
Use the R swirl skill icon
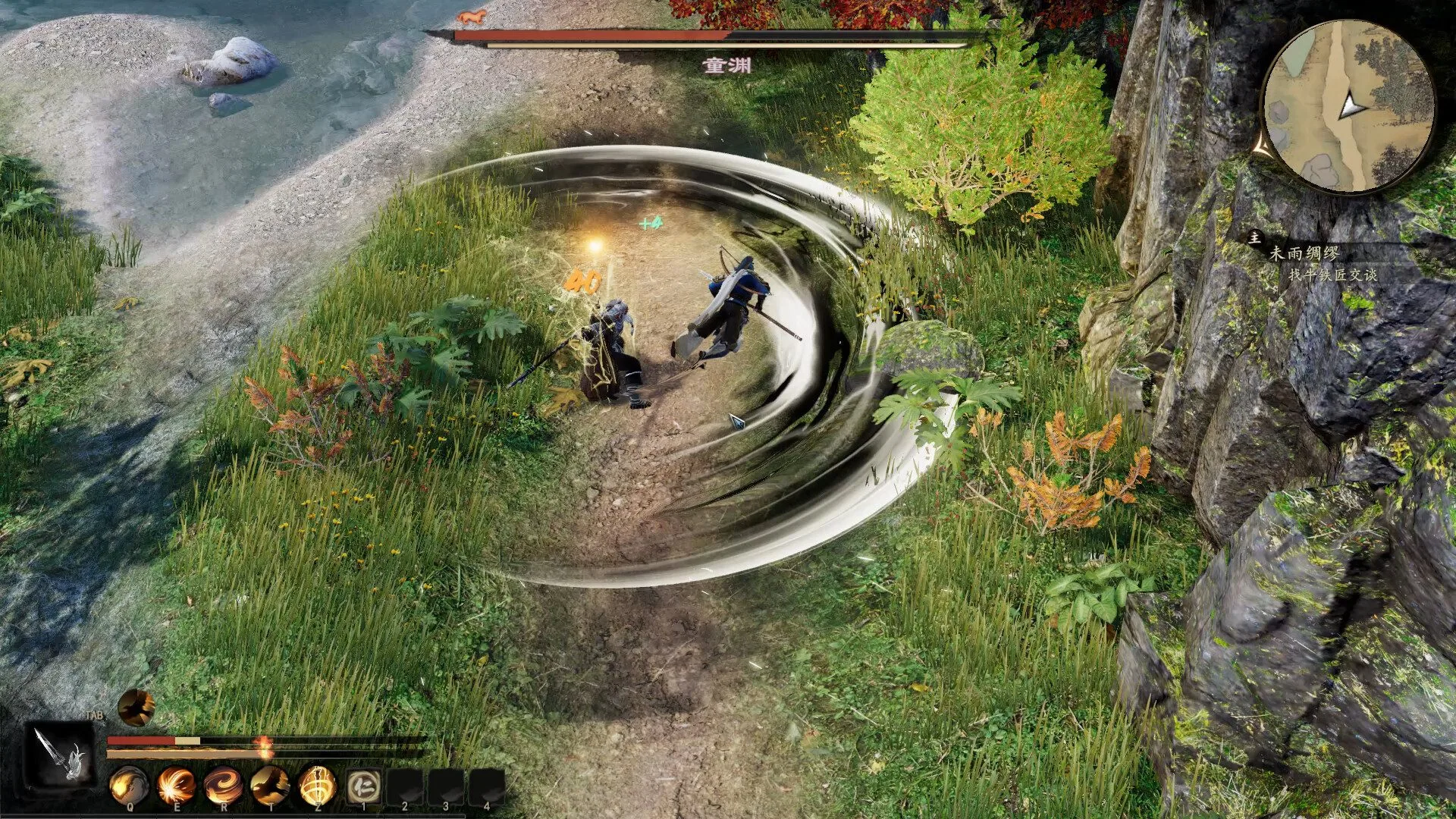coord(224,784)
